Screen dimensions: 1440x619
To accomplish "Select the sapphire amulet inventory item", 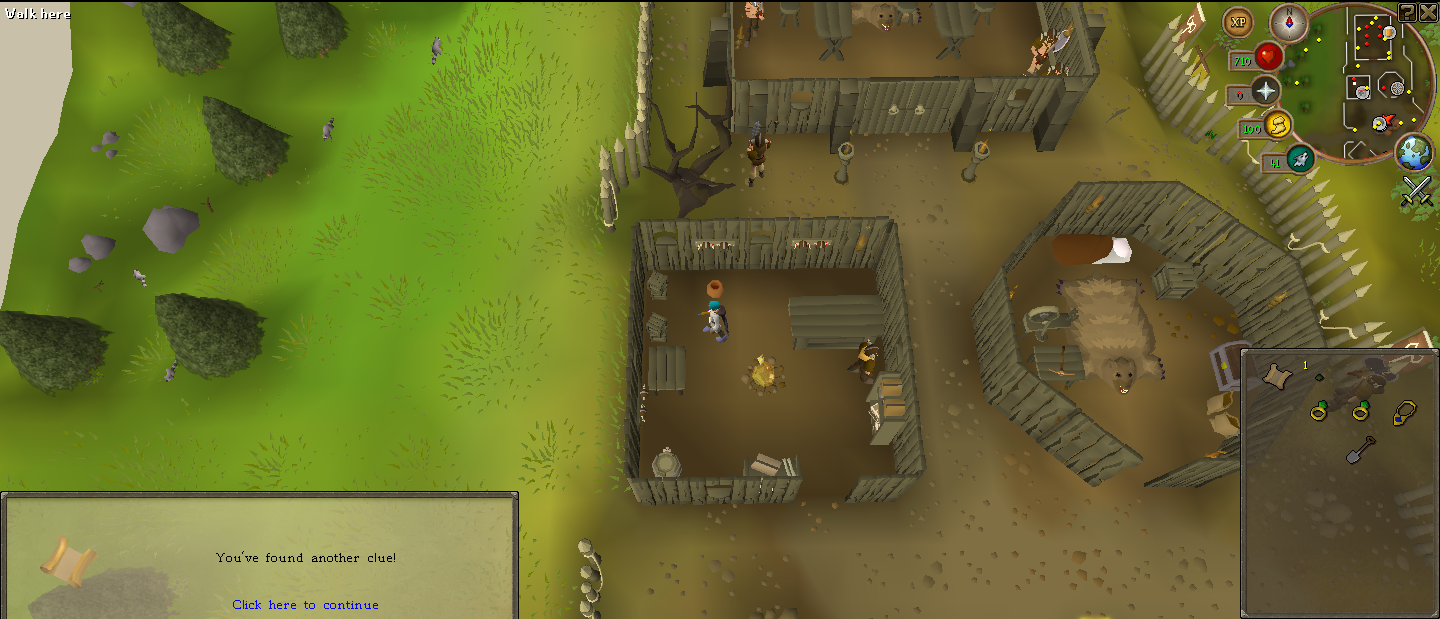I will [x=1402, y=411].
